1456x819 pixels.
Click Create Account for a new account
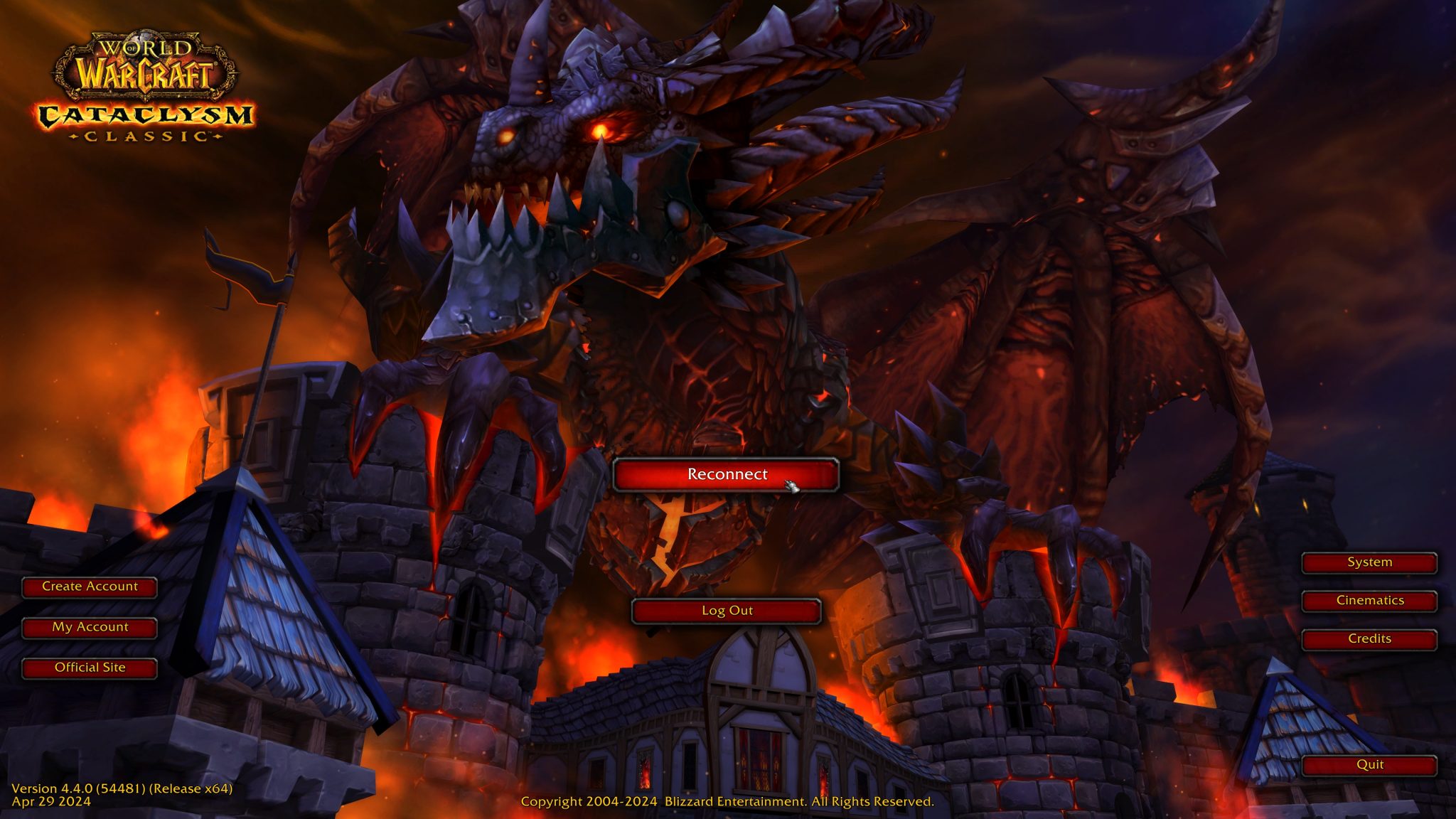[90, 587]
